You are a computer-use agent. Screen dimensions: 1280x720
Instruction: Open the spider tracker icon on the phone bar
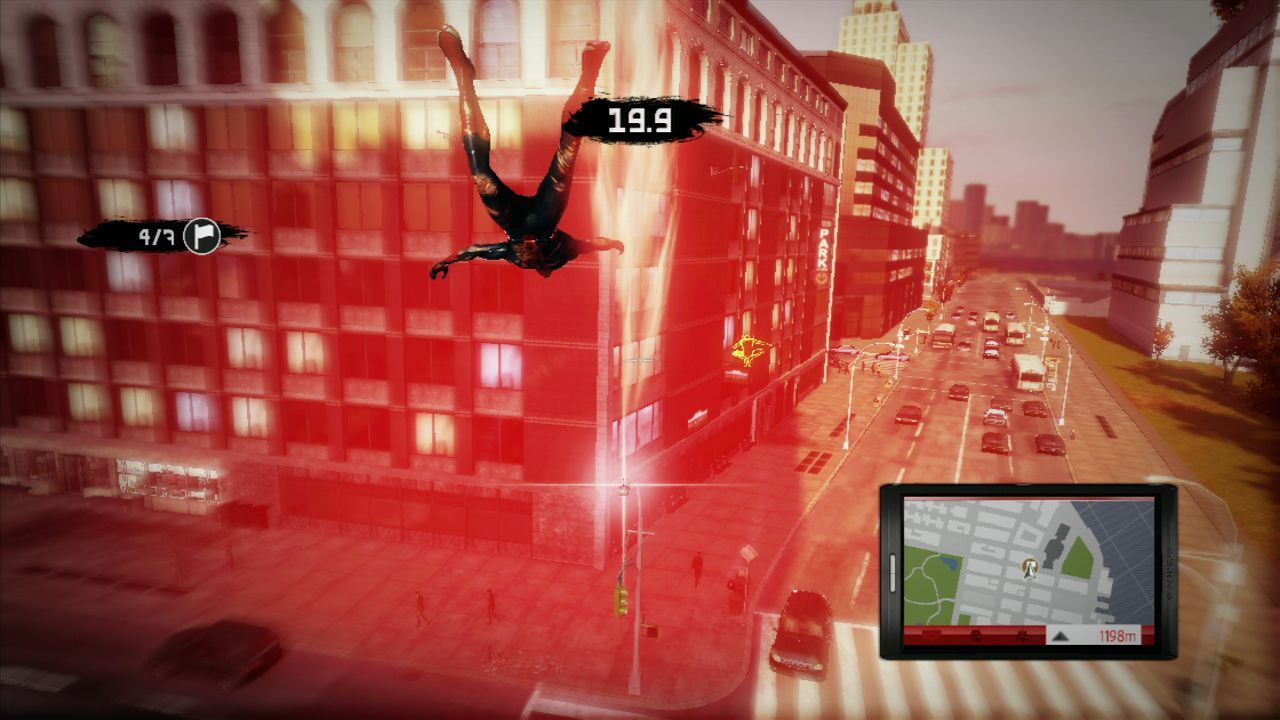pyautogui.click(x=1022, y=636)
